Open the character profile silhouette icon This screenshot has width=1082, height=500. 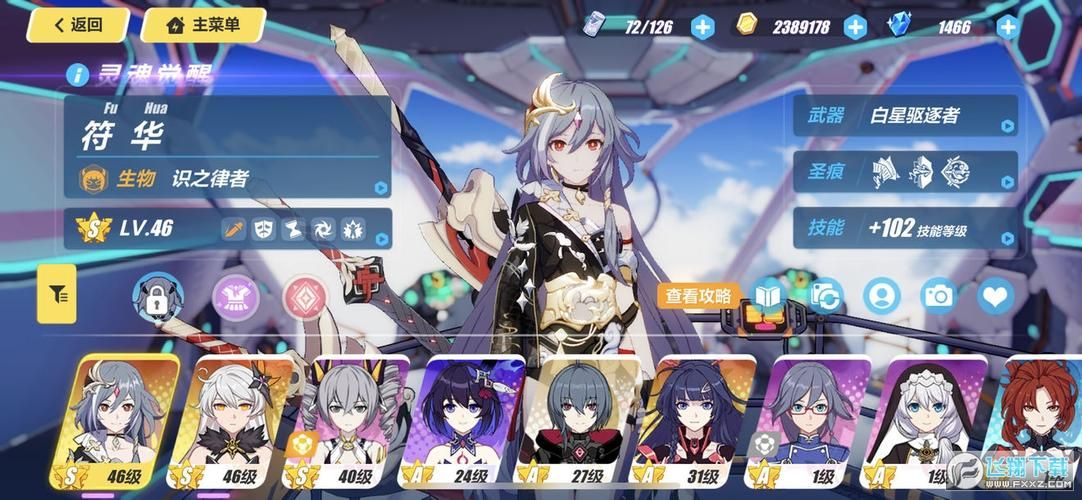[x=882, y=295]
